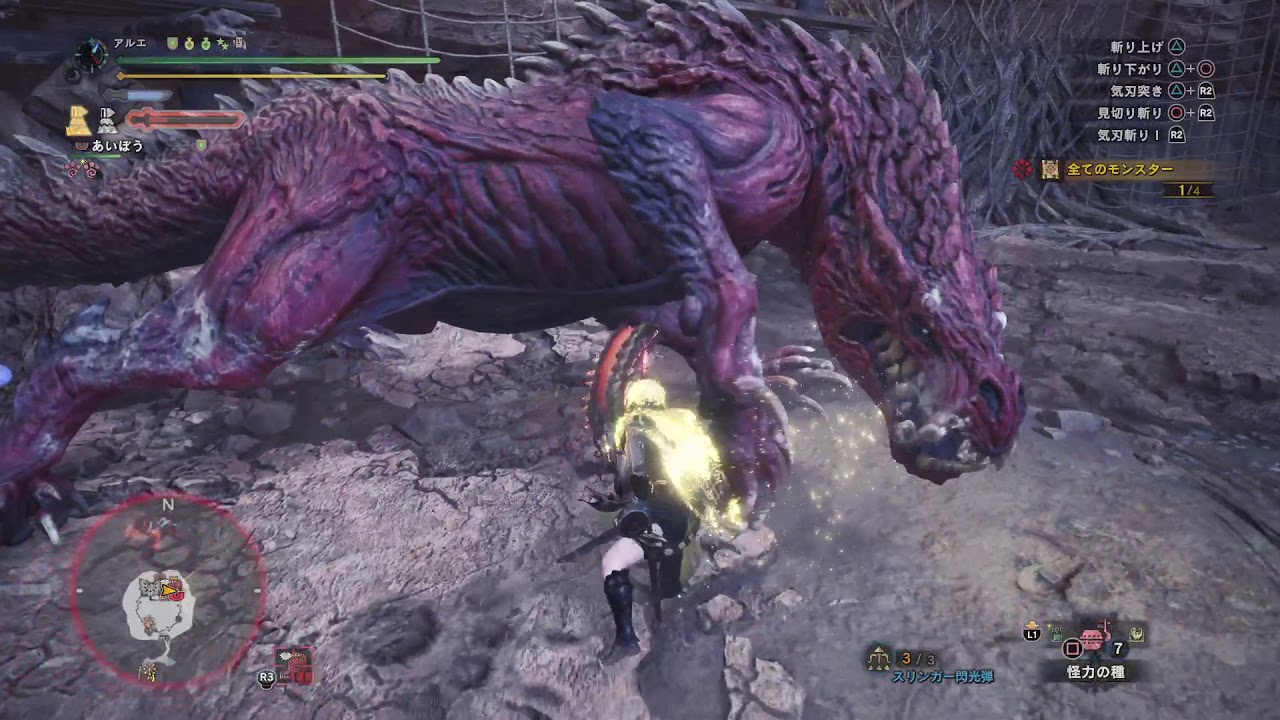Select the green item left of 怪力の種
The width and height of the screenshot is (1280, 720).
point(1055,632)
